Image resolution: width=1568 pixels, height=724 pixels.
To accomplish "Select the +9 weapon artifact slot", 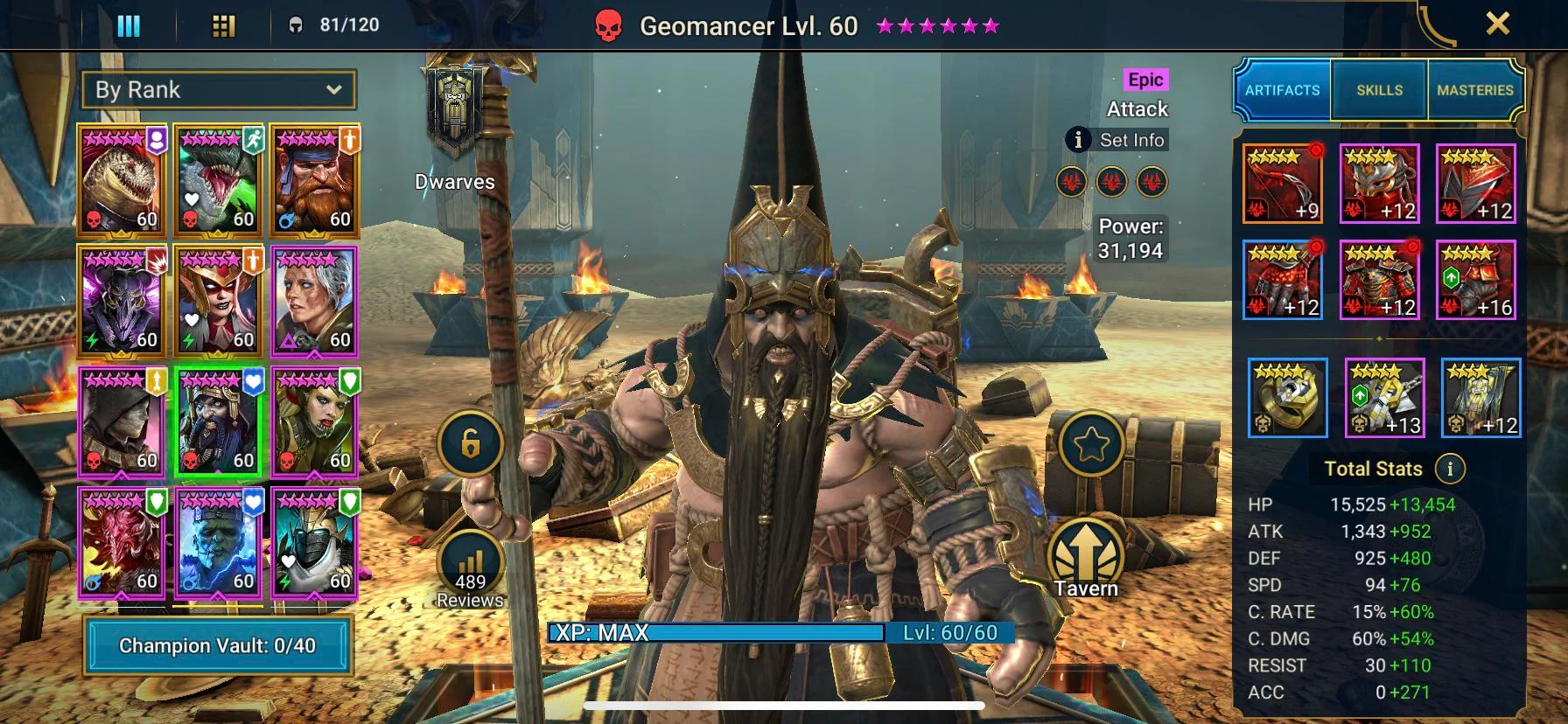I will pyautogui.click(x=1282, y=184).
